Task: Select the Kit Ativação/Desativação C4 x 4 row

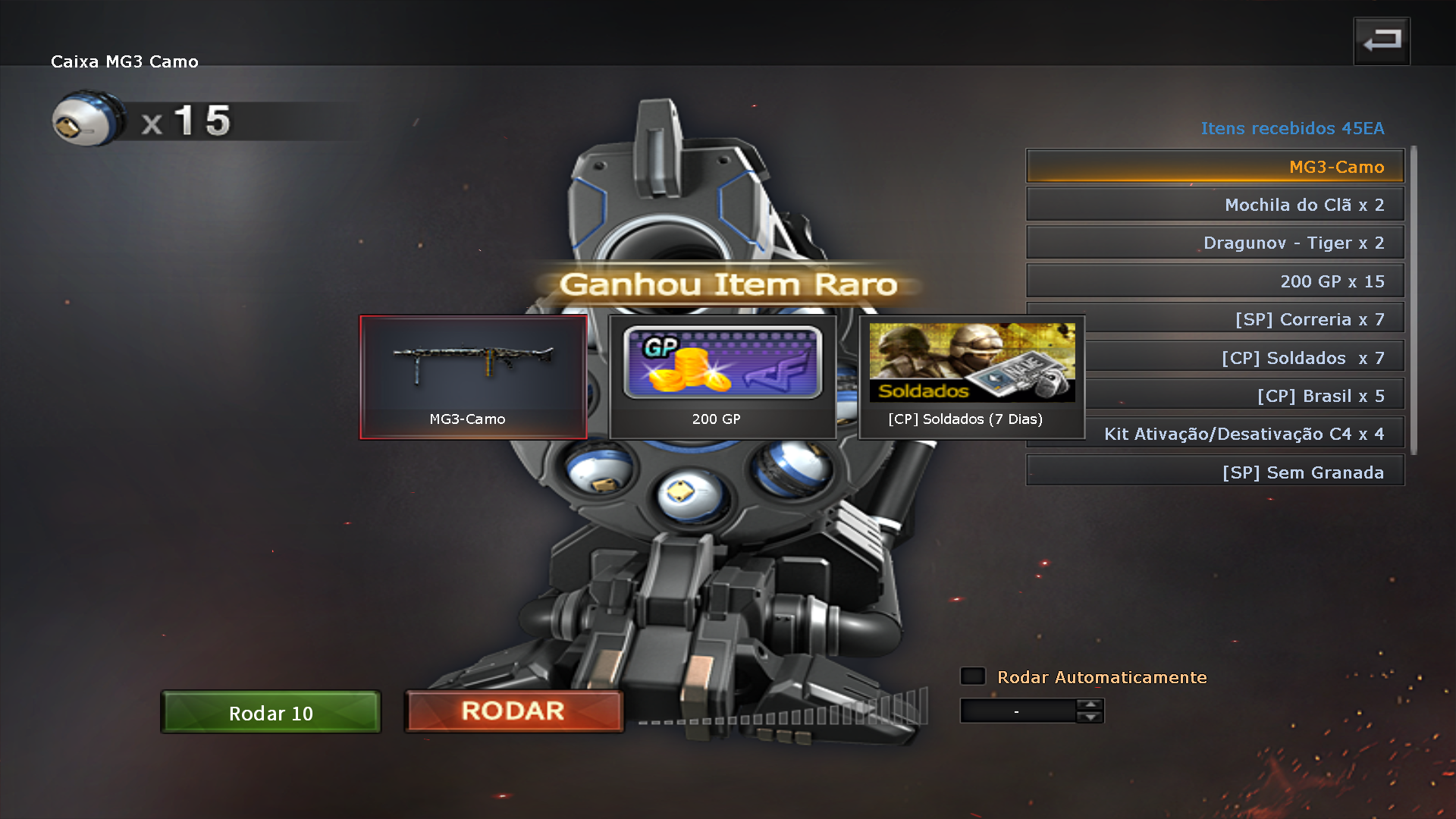Action: 1244,434
